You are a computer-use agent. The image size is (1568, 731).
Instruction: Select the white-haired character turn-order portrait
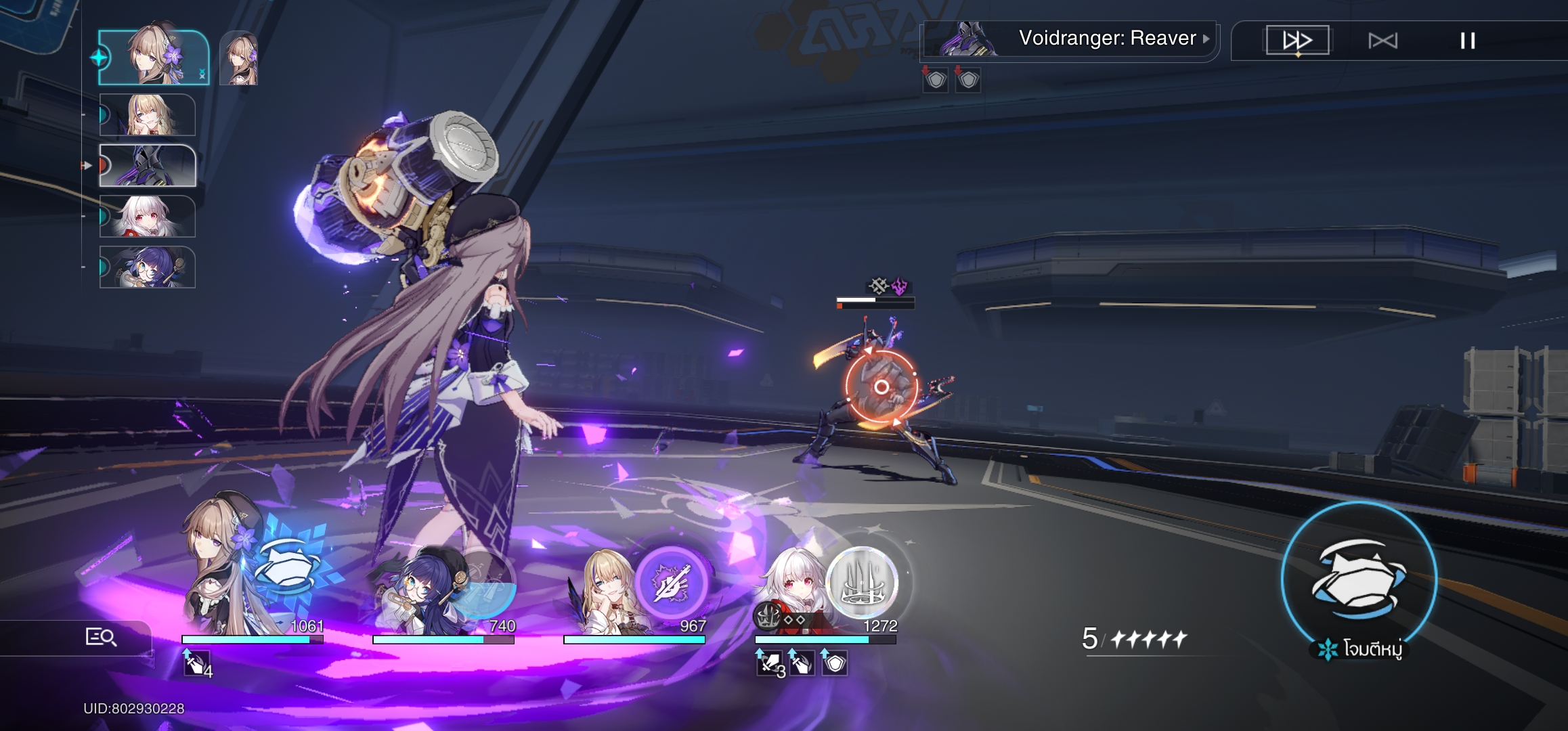point(148,217)
